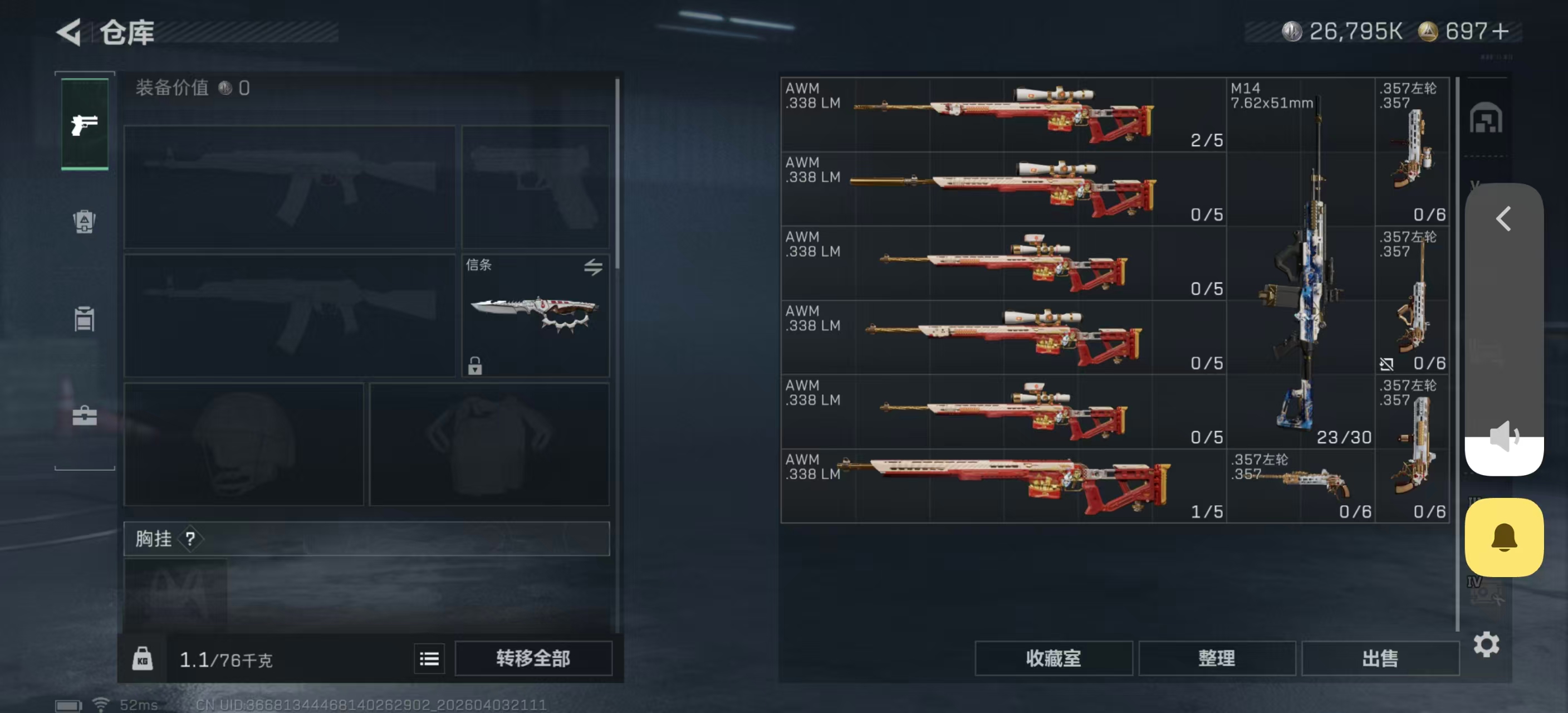1568x713 pixels.
Task: Open the 收藏室 collection room
Action: (x=1053, y=658)
